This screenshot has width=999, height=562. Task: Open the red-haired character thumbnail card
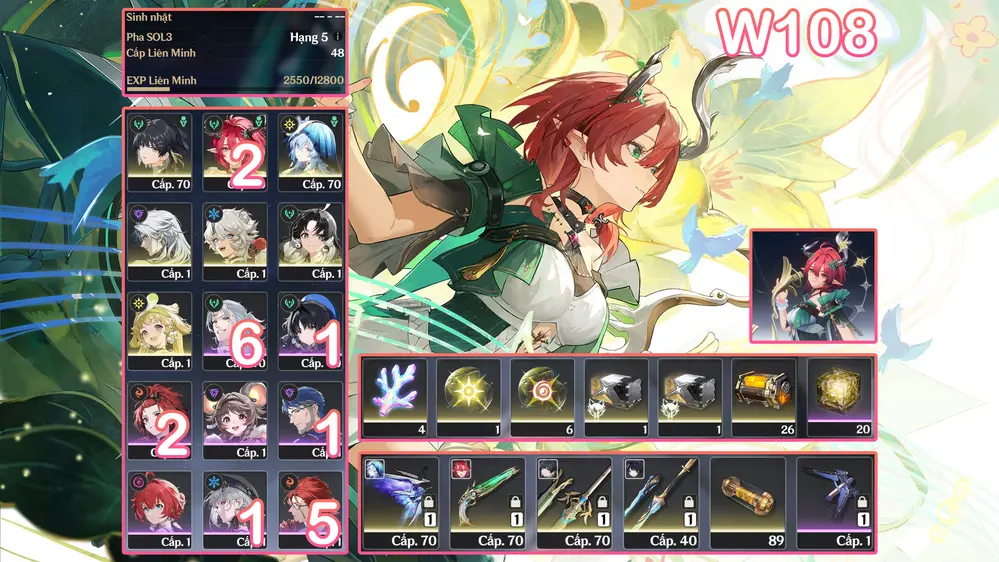[x=813, y=290]
